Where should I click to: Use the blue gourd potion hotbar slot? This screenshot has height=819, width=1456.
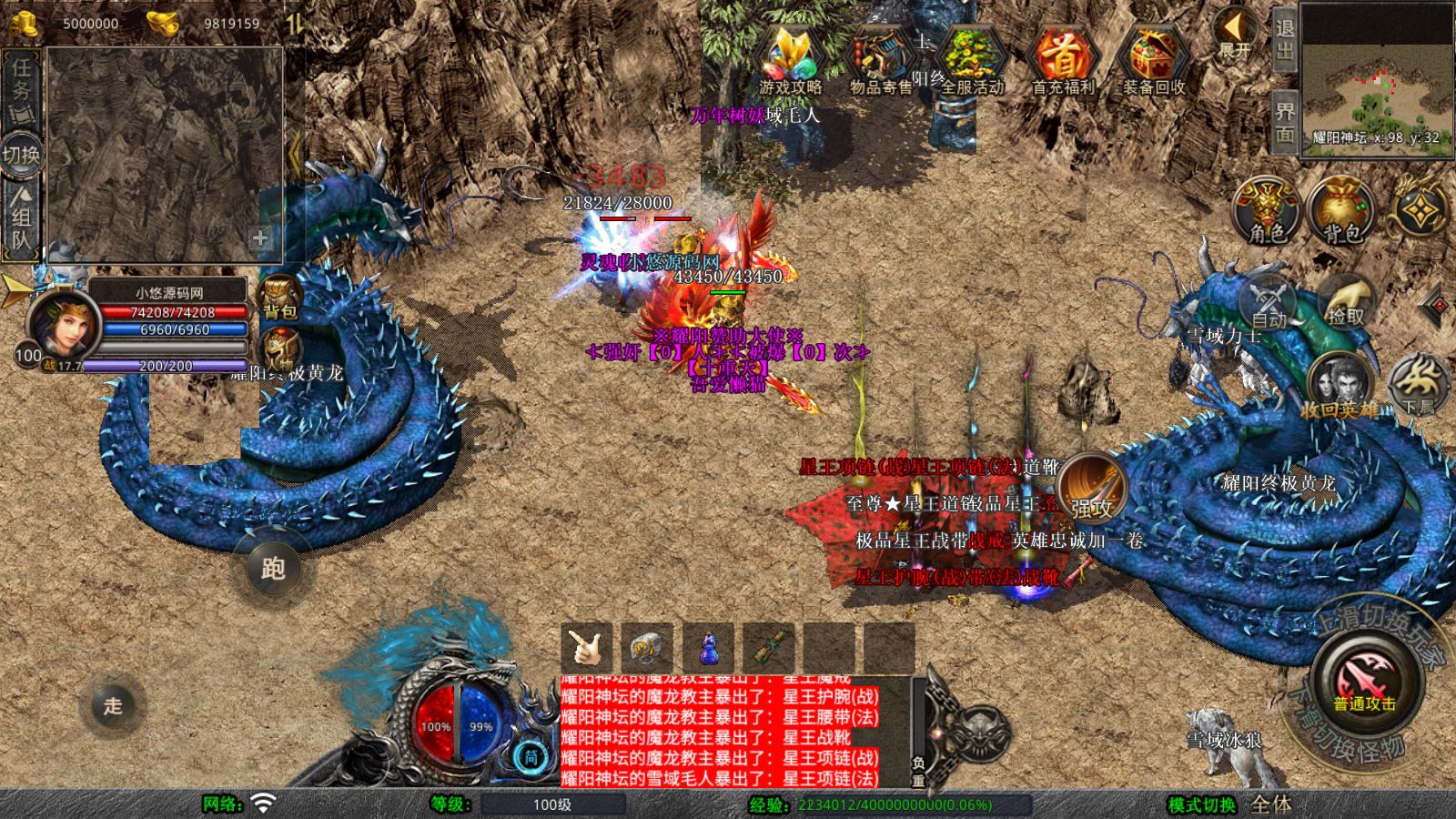click(x=709, y=648)
